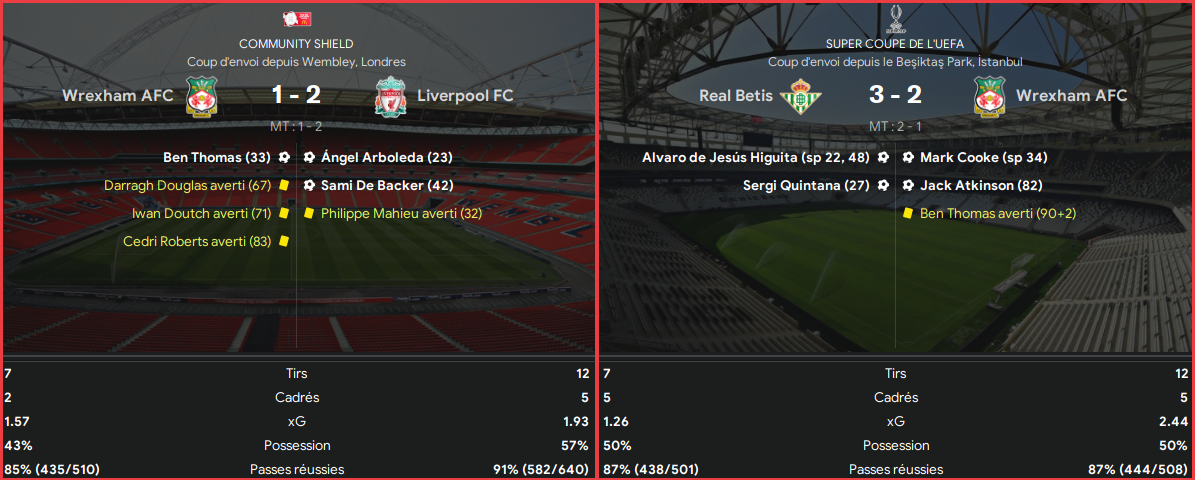
Task: Open the 1 - 2 Community Shield scoreline
Action: click(295, 96)
